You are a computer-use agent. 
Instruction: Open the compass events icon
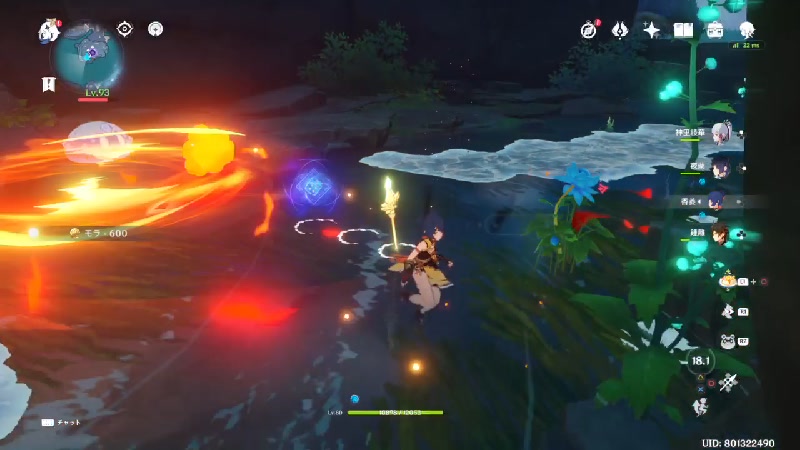pos(587,31)
